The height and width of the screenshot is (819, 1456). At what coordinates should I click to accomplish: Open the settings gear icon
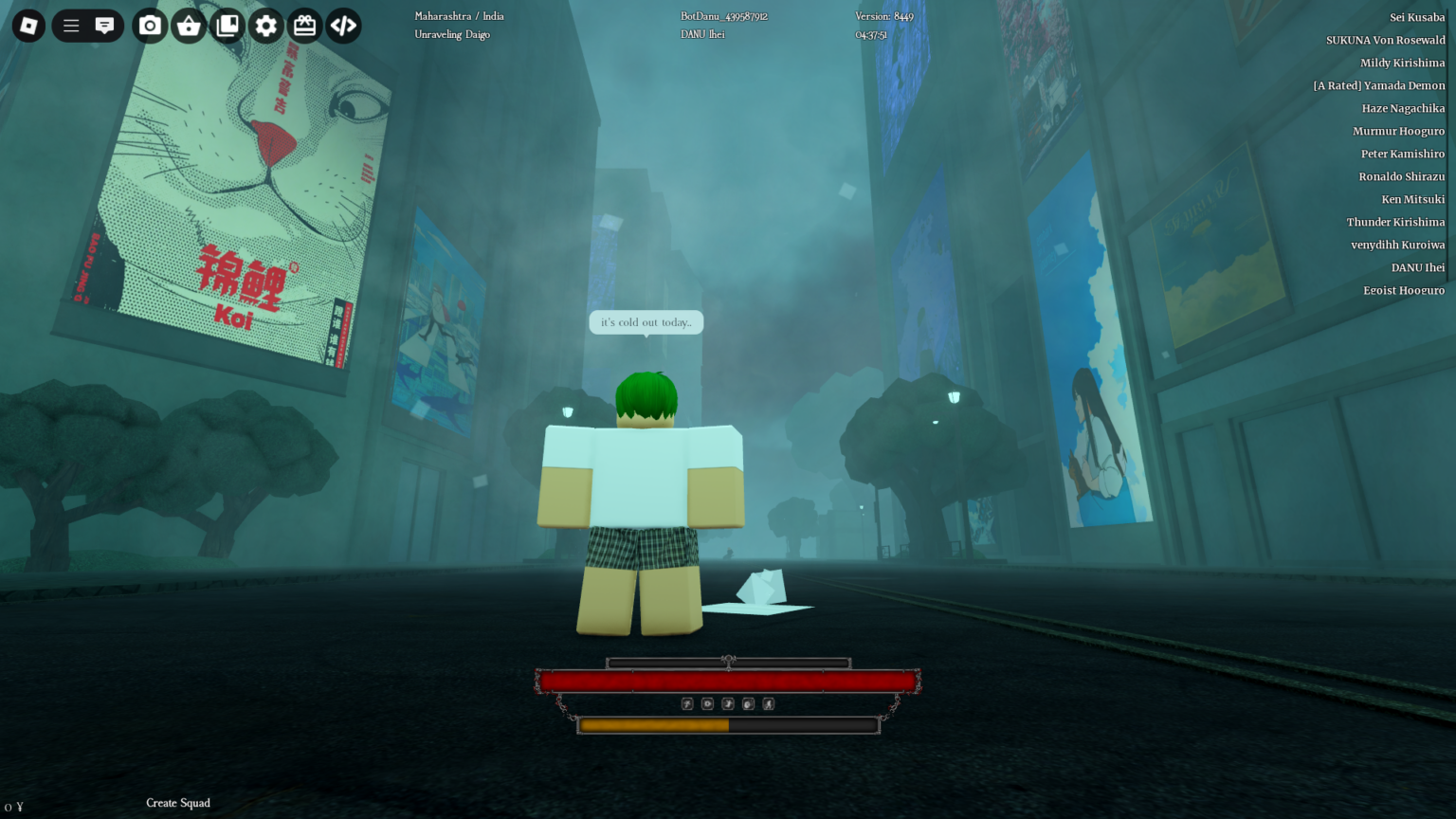(x=266, y=26)
